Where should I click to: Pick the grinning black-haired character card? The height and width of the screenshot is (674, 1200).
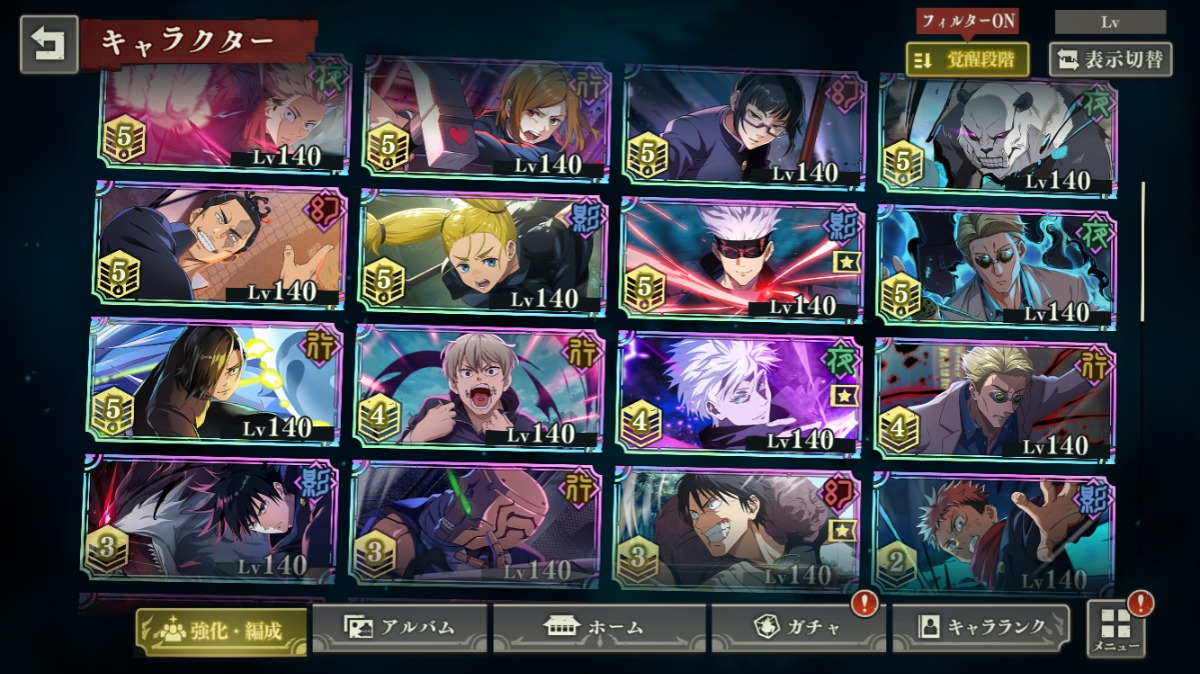(x=737, y=528)
